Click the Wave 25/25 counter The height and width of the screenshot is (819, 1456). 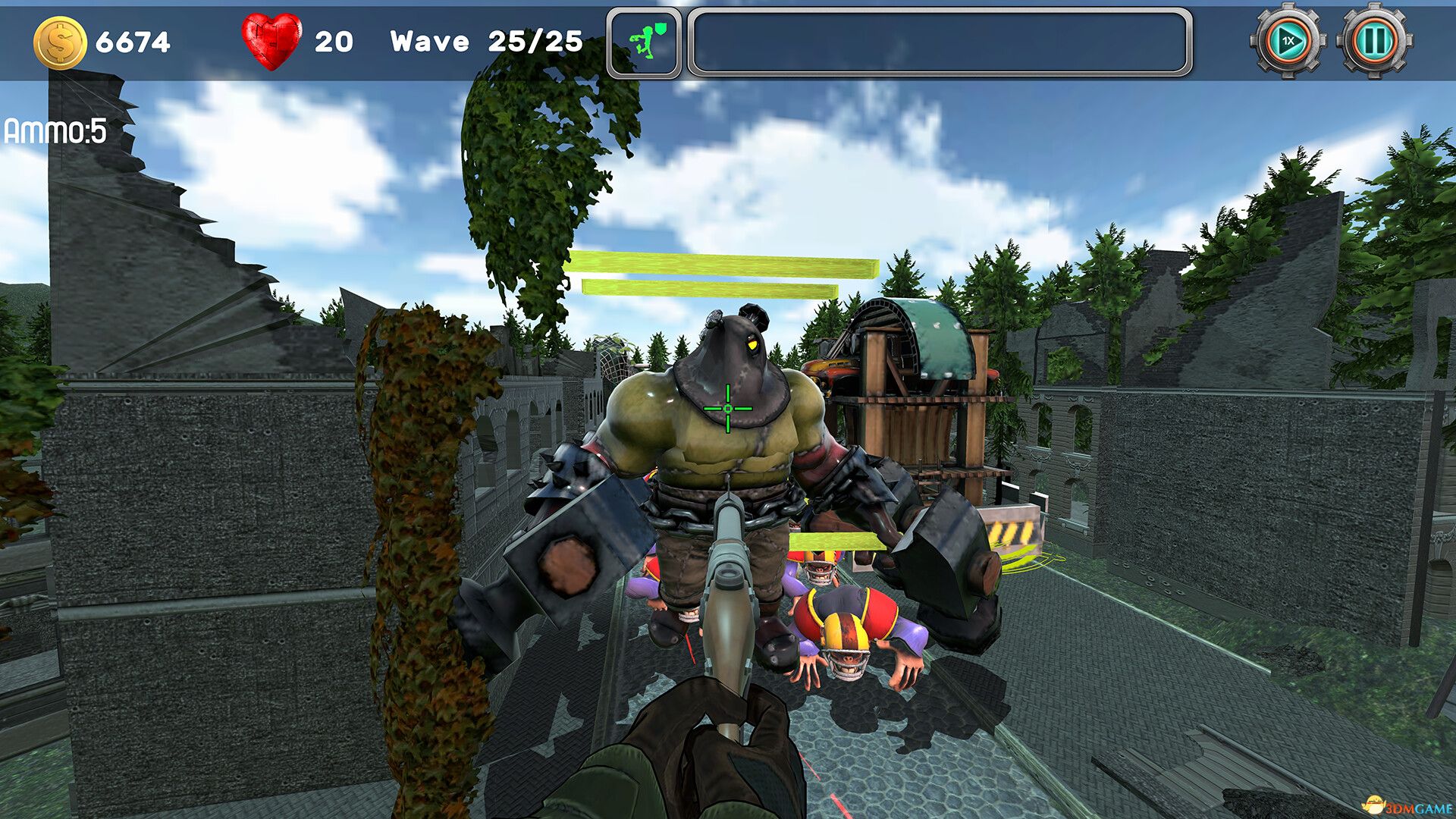pyautogui.click(x=485, y=42)
